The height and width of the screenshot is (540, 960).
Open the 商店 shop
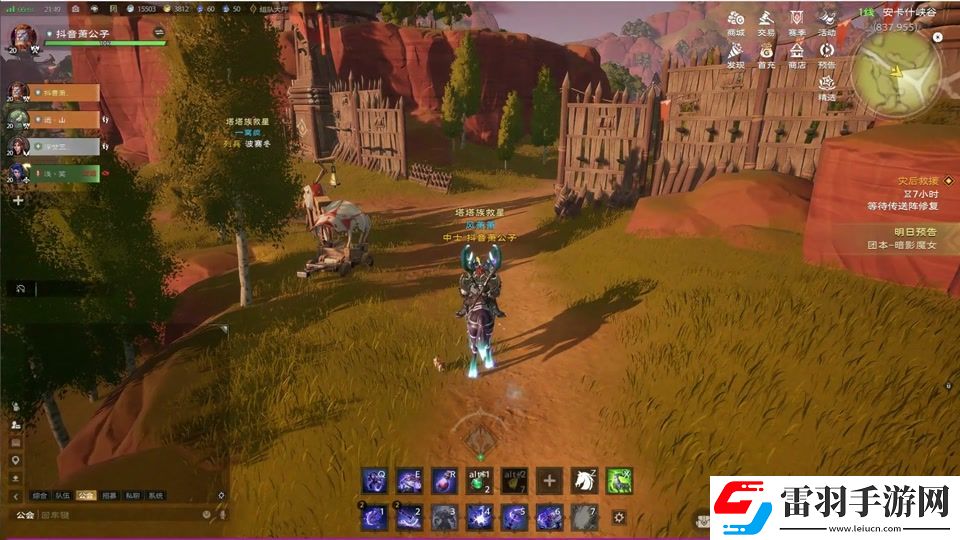pyautogui.click(x=796, y=54)
